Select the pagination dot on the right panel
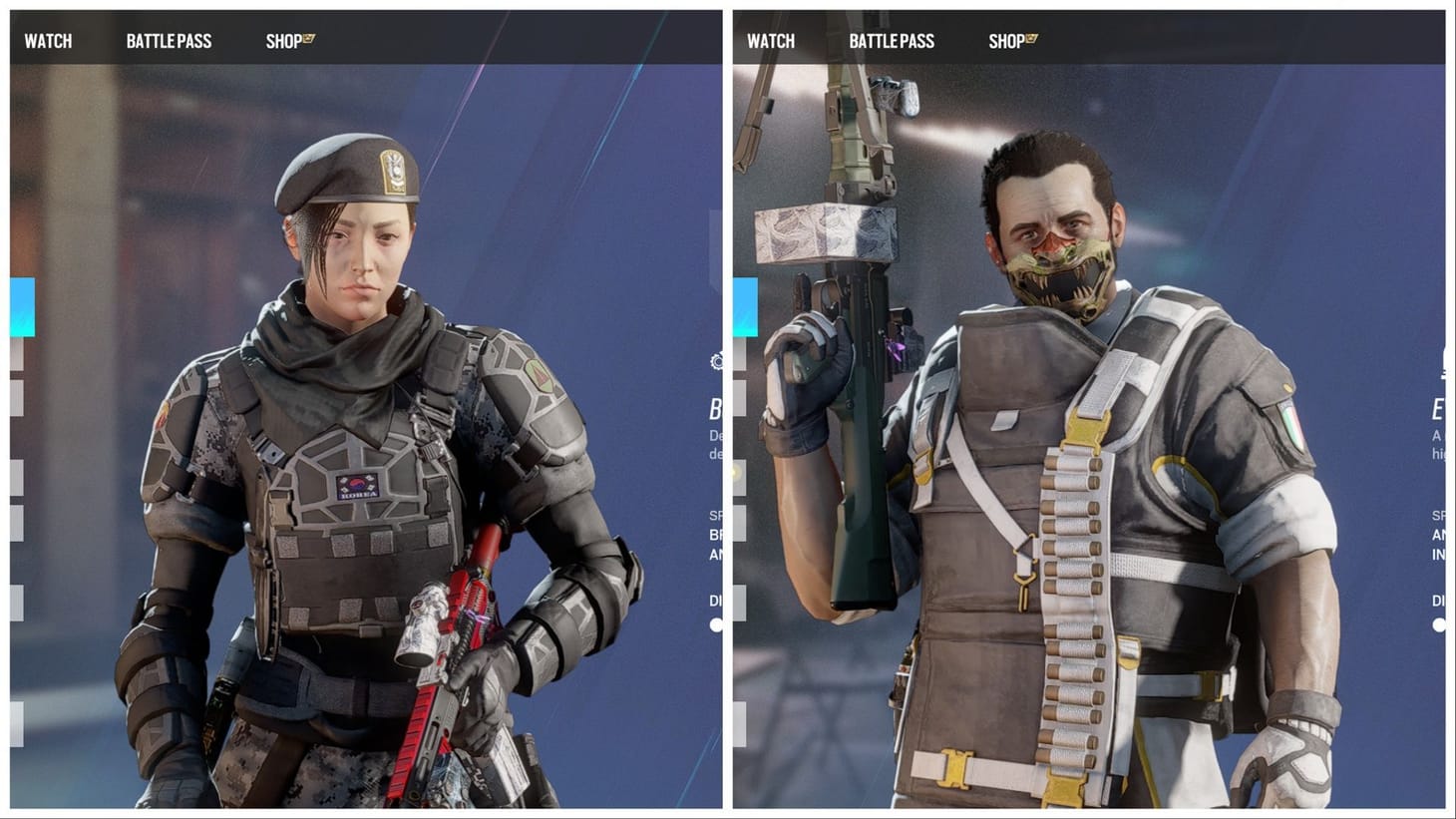This screenshot has width=1456, height=819. pos(1437,624)
